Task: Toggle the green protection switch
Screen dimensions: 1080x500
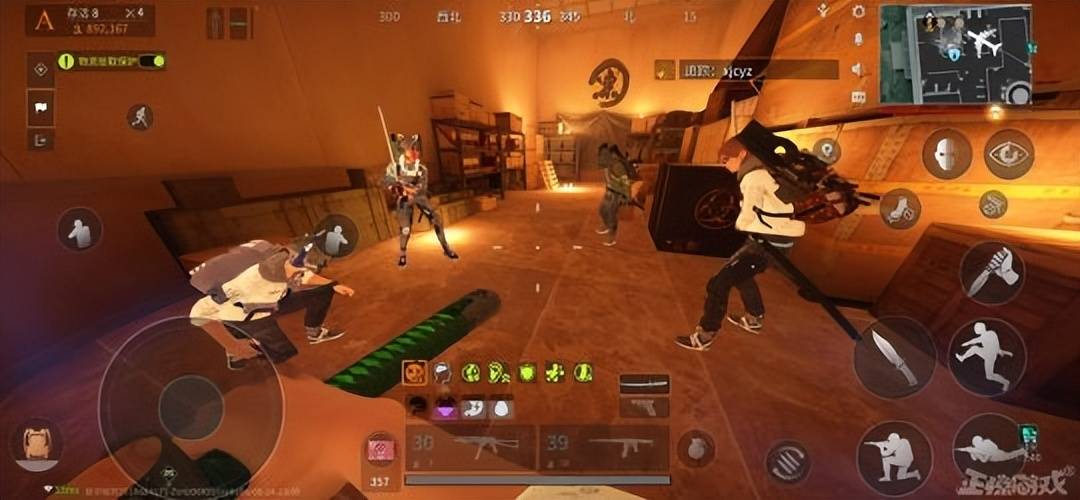Action: (x=153, y=61)
